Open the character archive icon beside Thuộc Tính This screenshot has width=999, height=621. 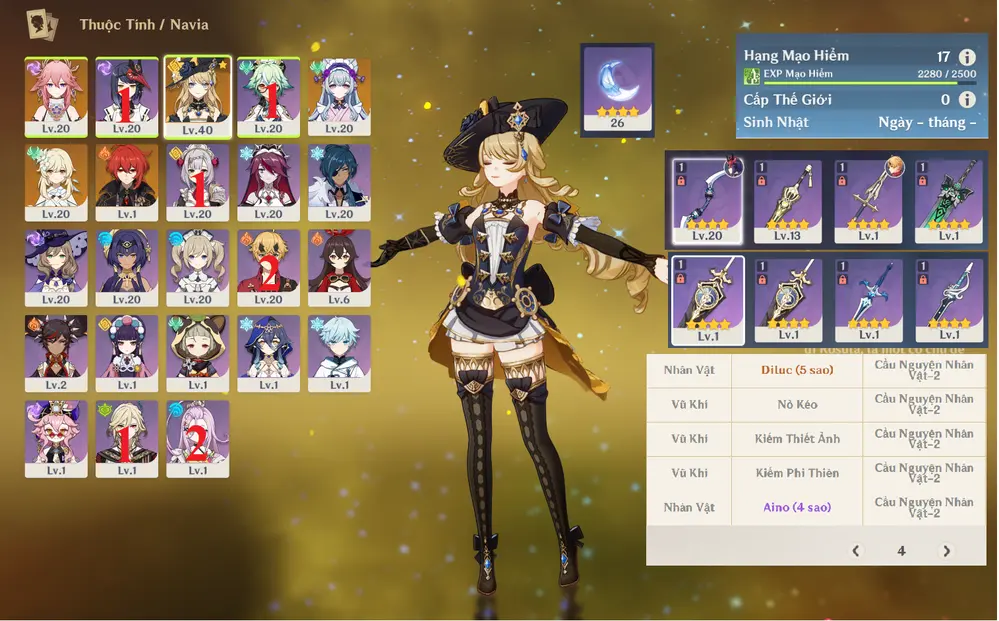click(42, 24)
